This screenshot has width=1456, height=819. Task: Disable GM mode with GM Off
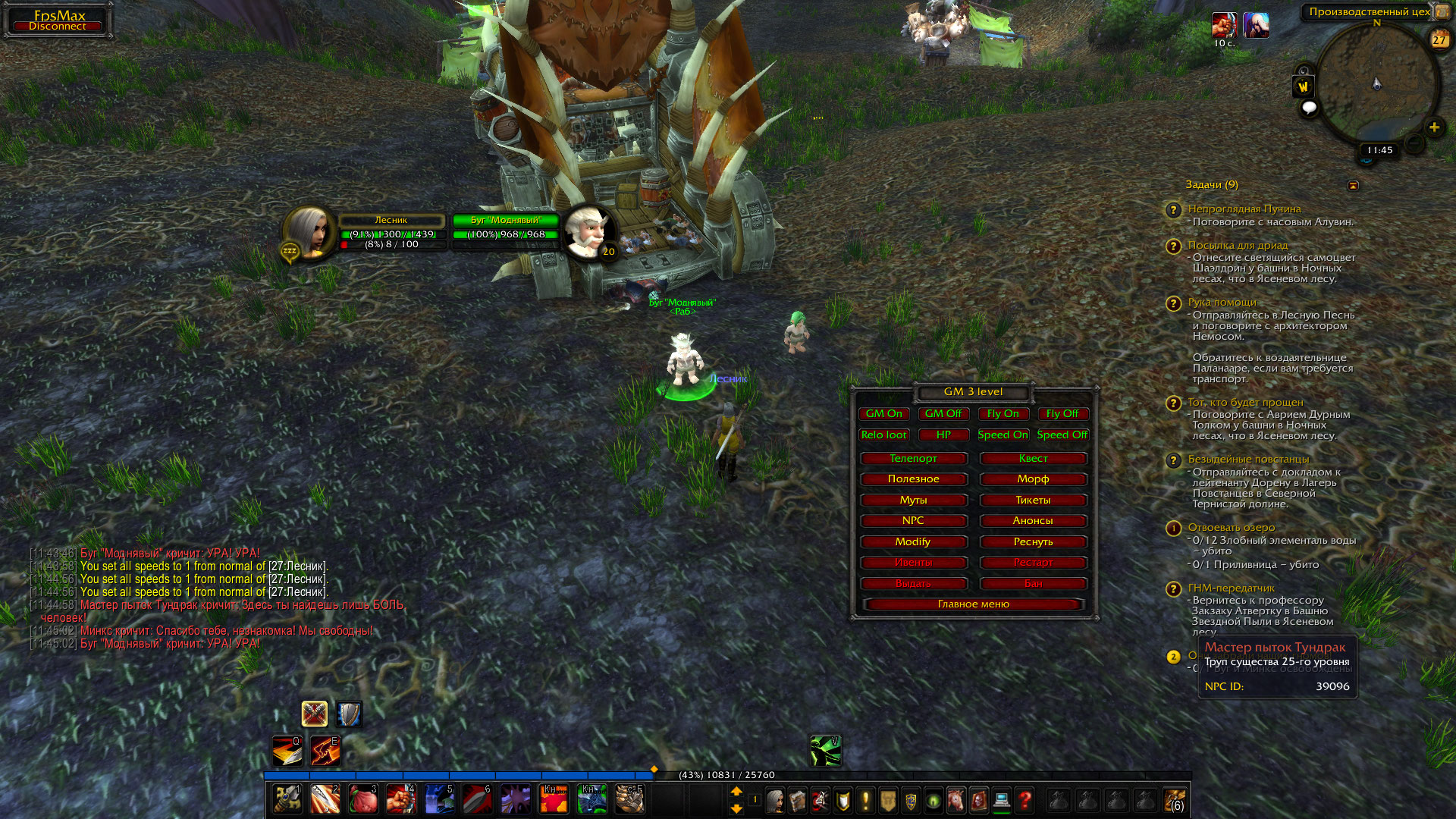tap(943, 414)
